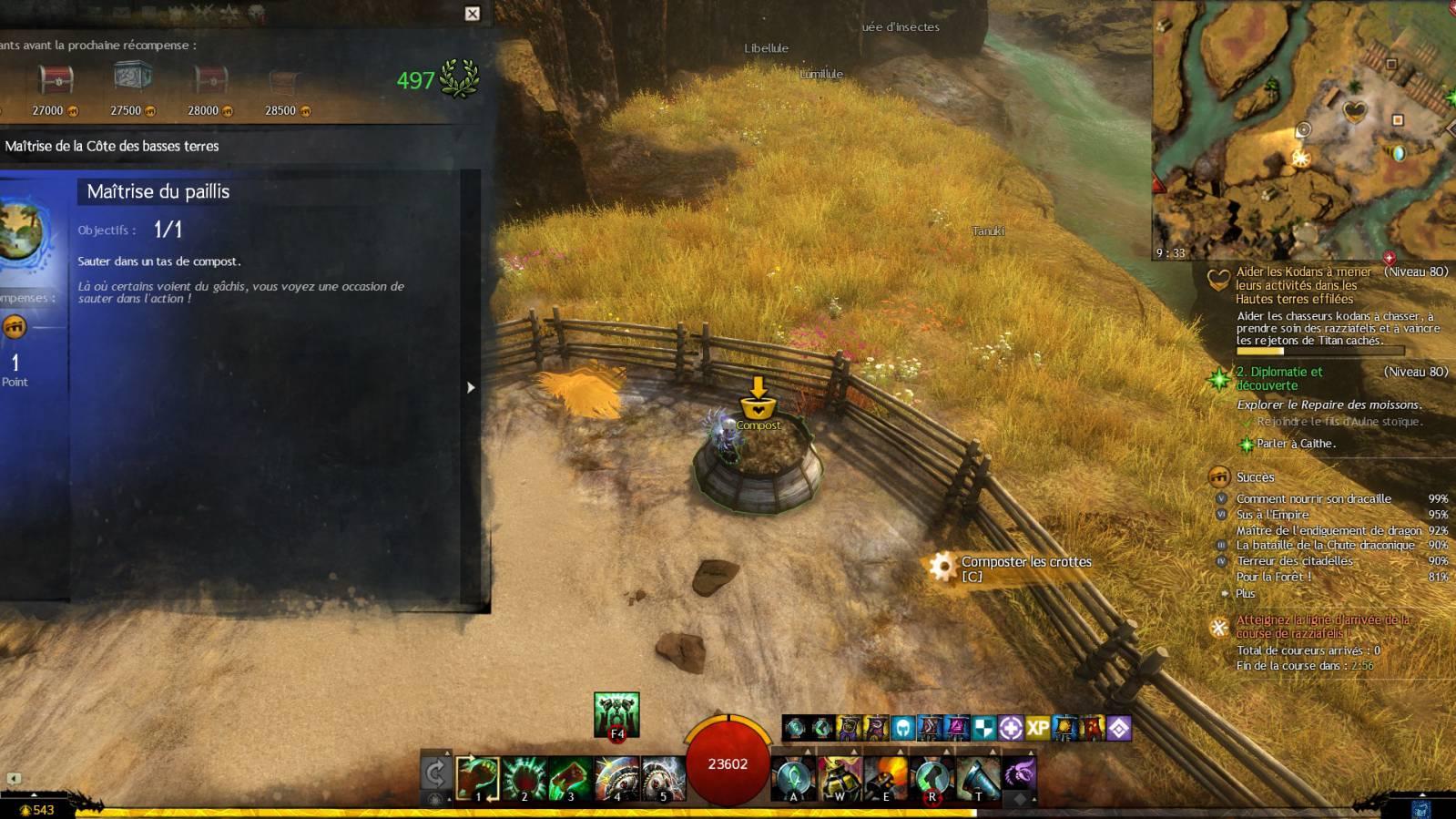Activate utility skill E with the flame cannon
The image size is (1456, 819).
pos(886,779)
